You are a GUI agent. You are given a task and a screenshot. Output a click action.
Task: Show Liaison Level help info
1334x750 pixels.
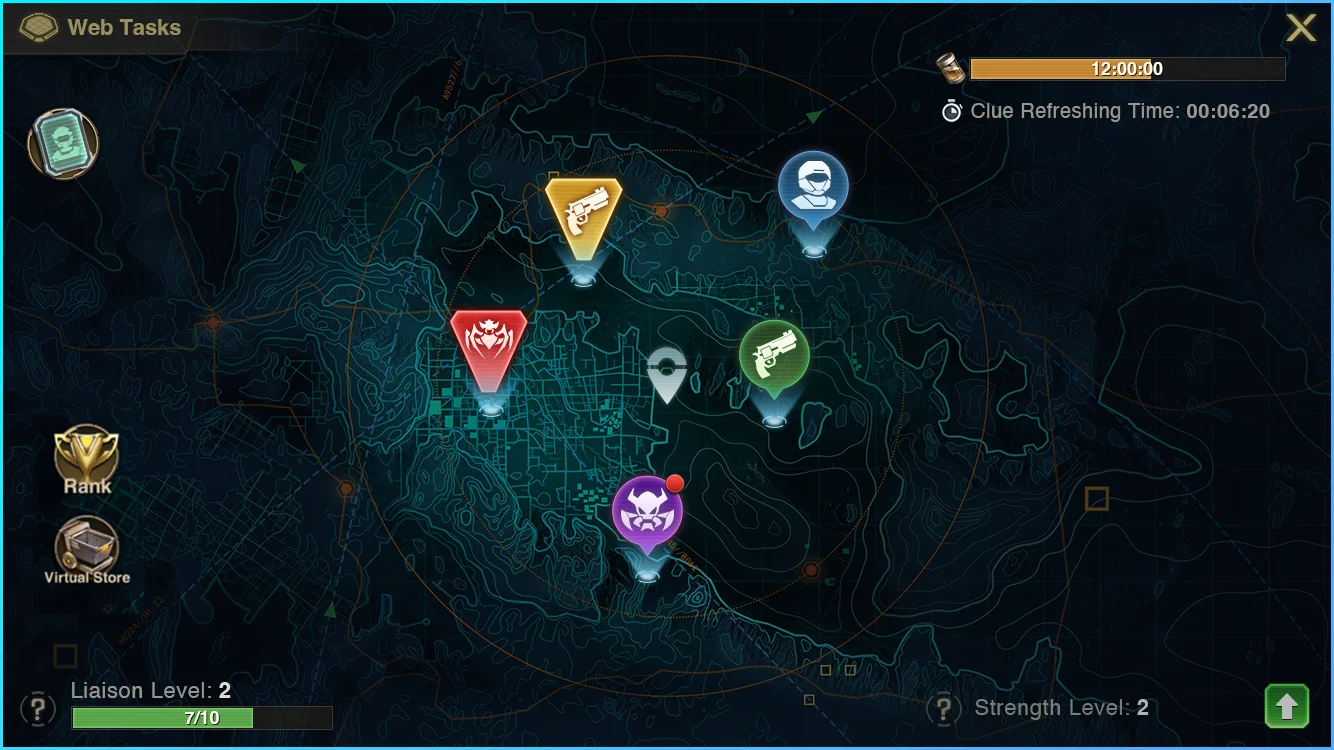click(38, 708)
